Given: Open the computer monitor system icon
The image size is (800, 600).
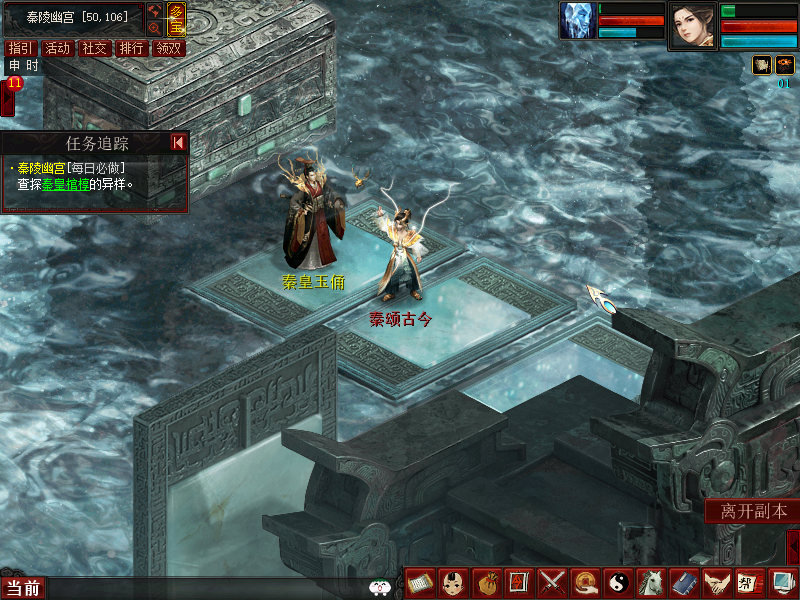Looking at the screenshot, I should (782, 582).
